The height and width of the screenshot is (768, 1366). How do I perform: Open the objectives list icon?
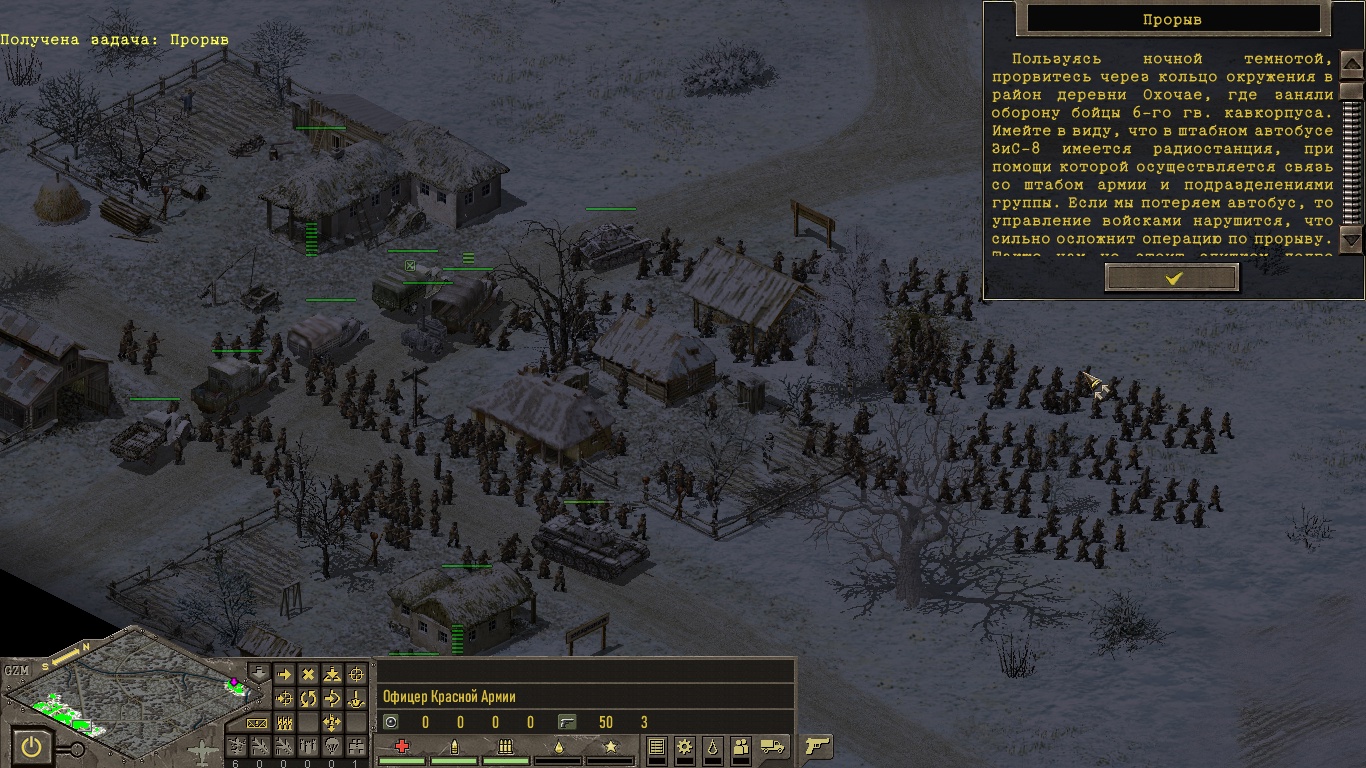pyautogui.click(x=657, y=746)
